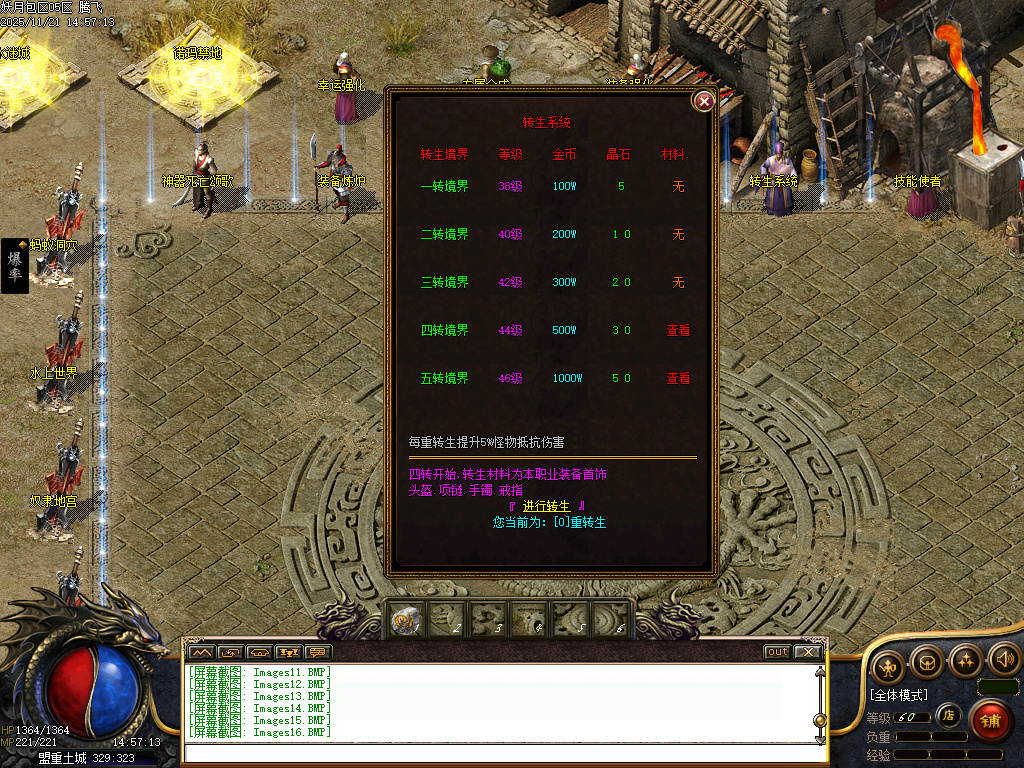This screenshot has height=768, width=1024.
Task: Click the chat panel's out button
Action: point(777,652)
